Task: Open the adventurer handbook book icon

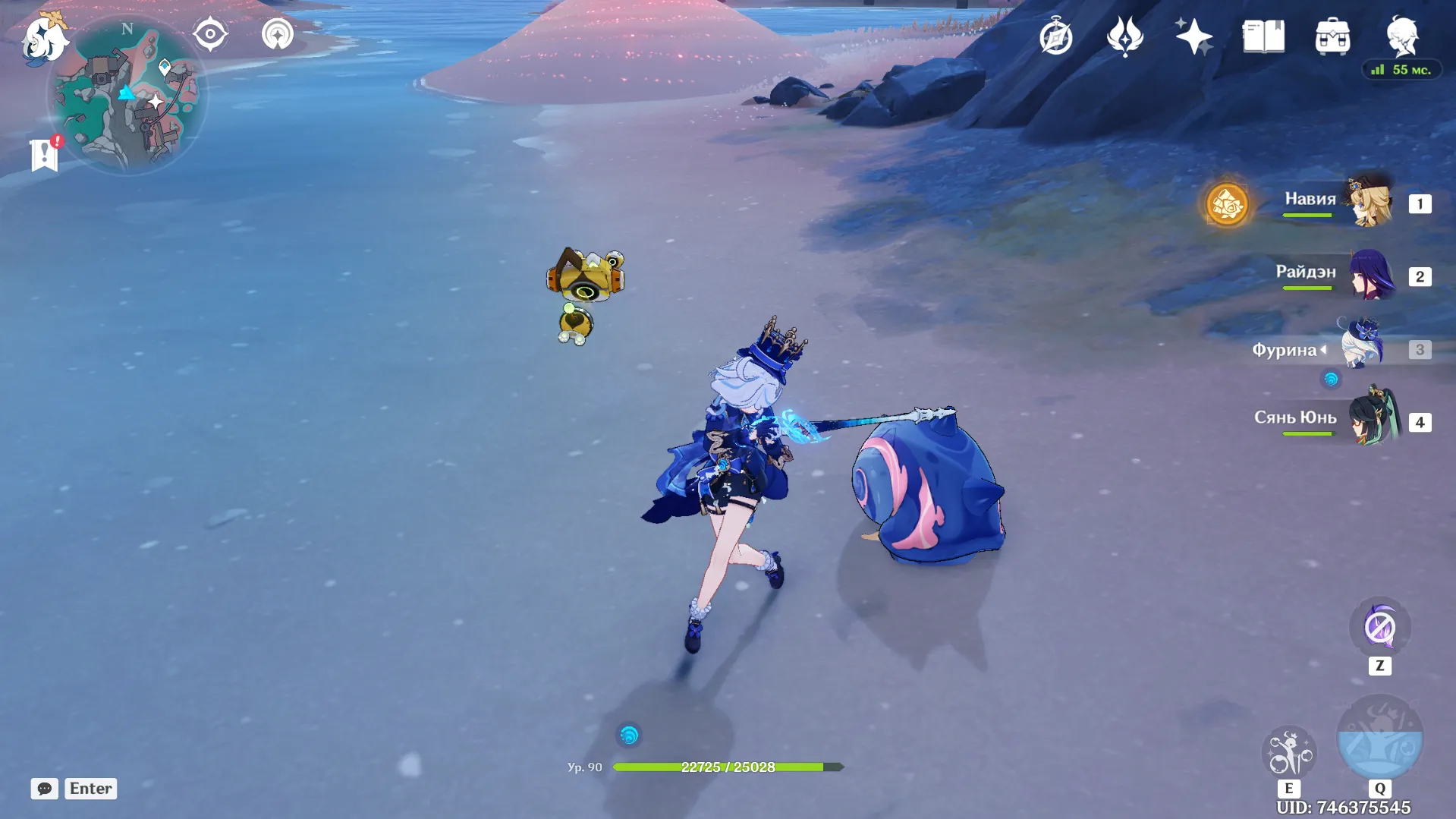Action: [x=1263, y=36]
